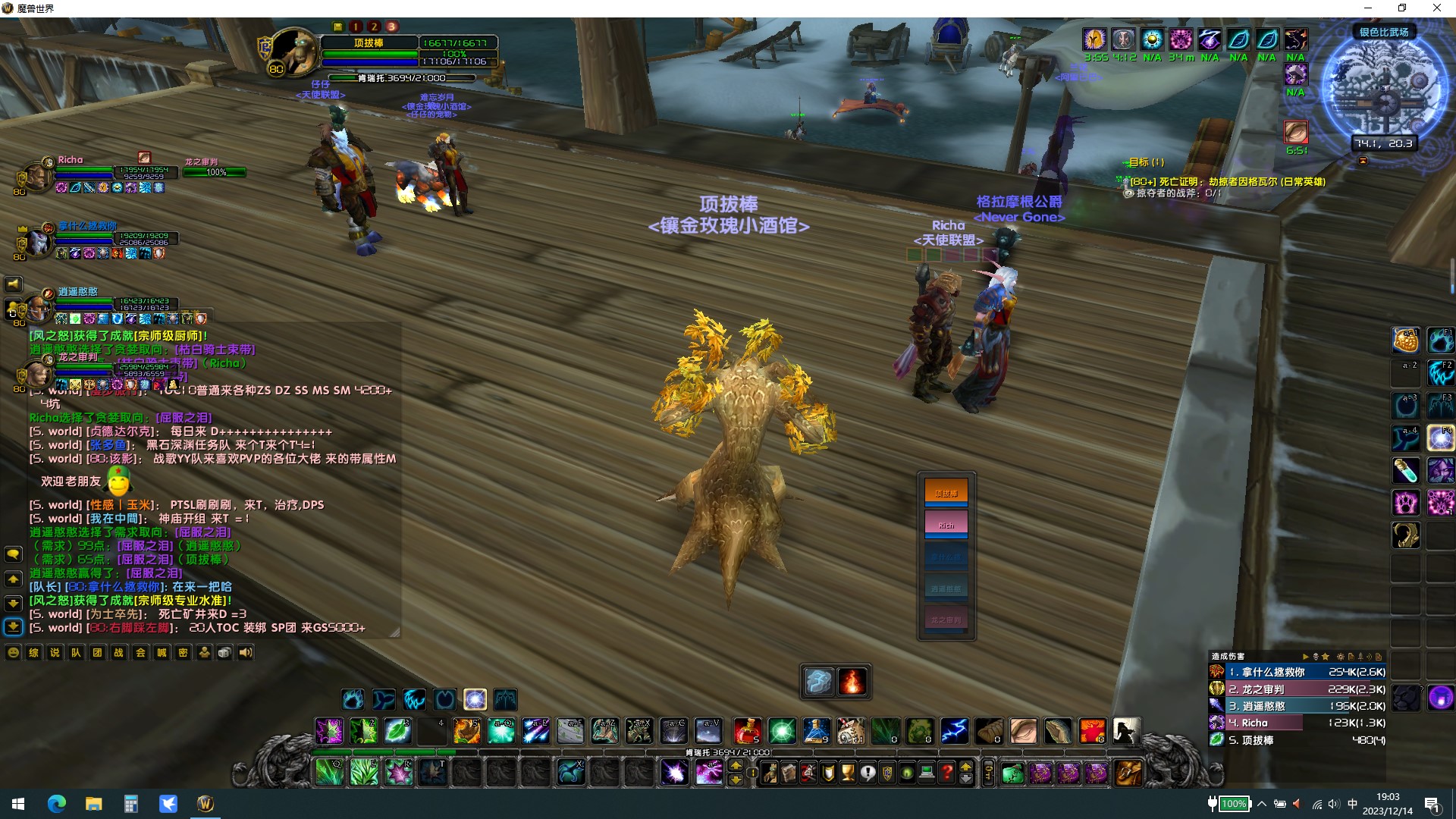Click the red question mark help button
This screenshot has height=819, width=1456.
point(946,773)
